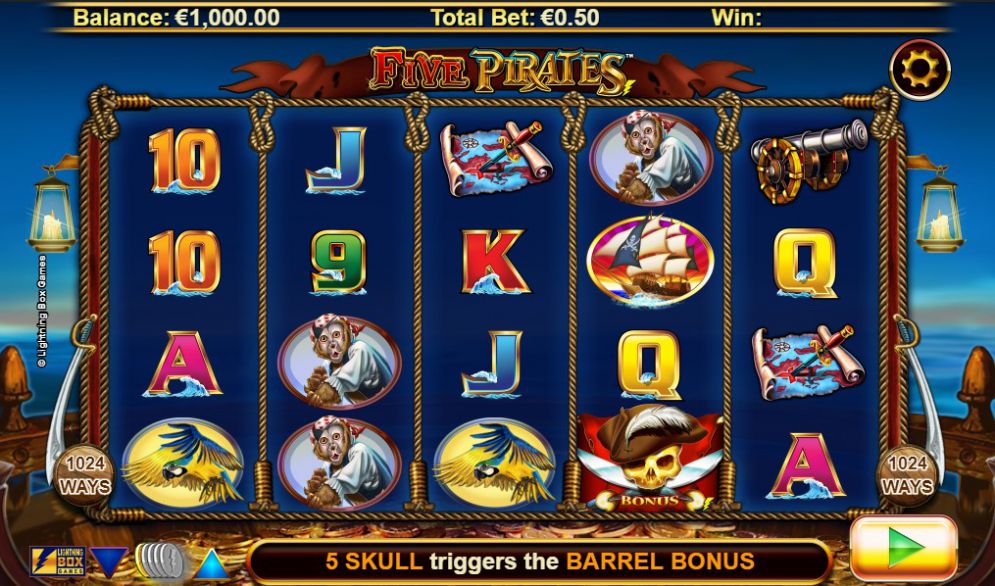Image resolution: width=995 pixels, height=586 pixels.
Task: Increase the bet with the up triangle
Action: point(210,562)
